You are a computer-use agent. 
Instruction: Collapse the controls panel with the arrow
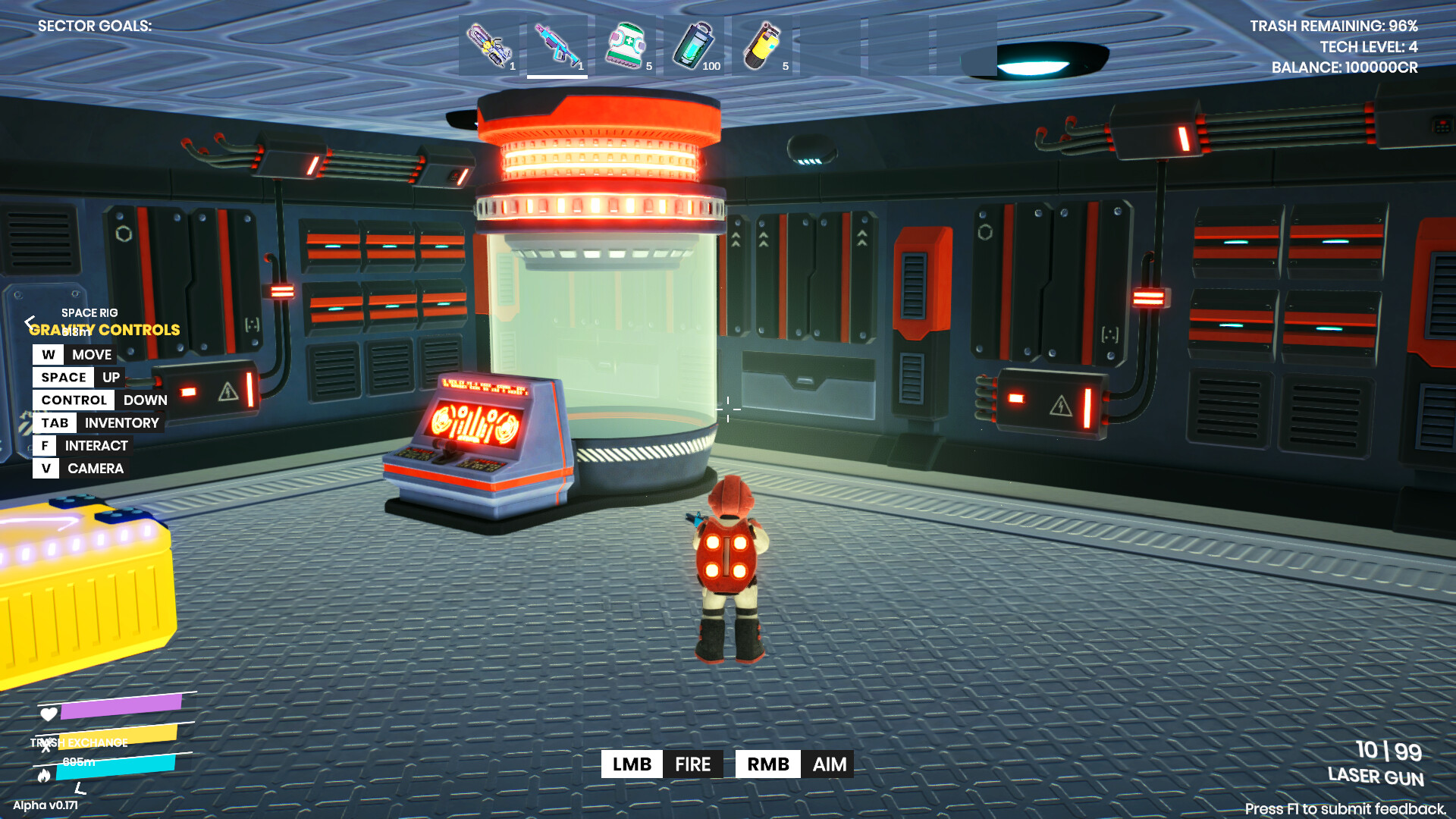click(x=30, y=322)
